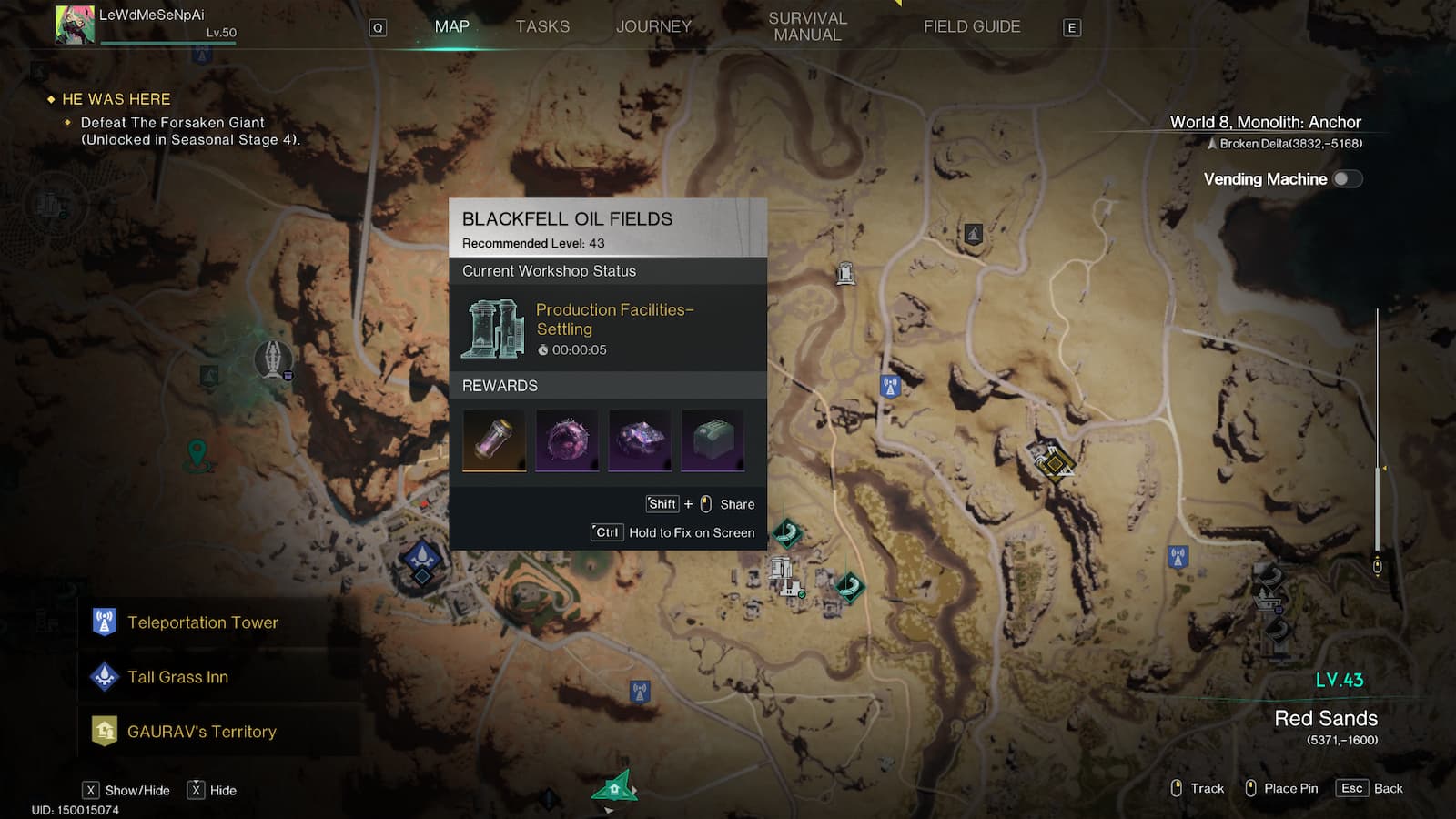This screenshot has width=1456, height=819.
Task: Choose Teleportation Tower in the legend
Action: [x=202, y=622]
